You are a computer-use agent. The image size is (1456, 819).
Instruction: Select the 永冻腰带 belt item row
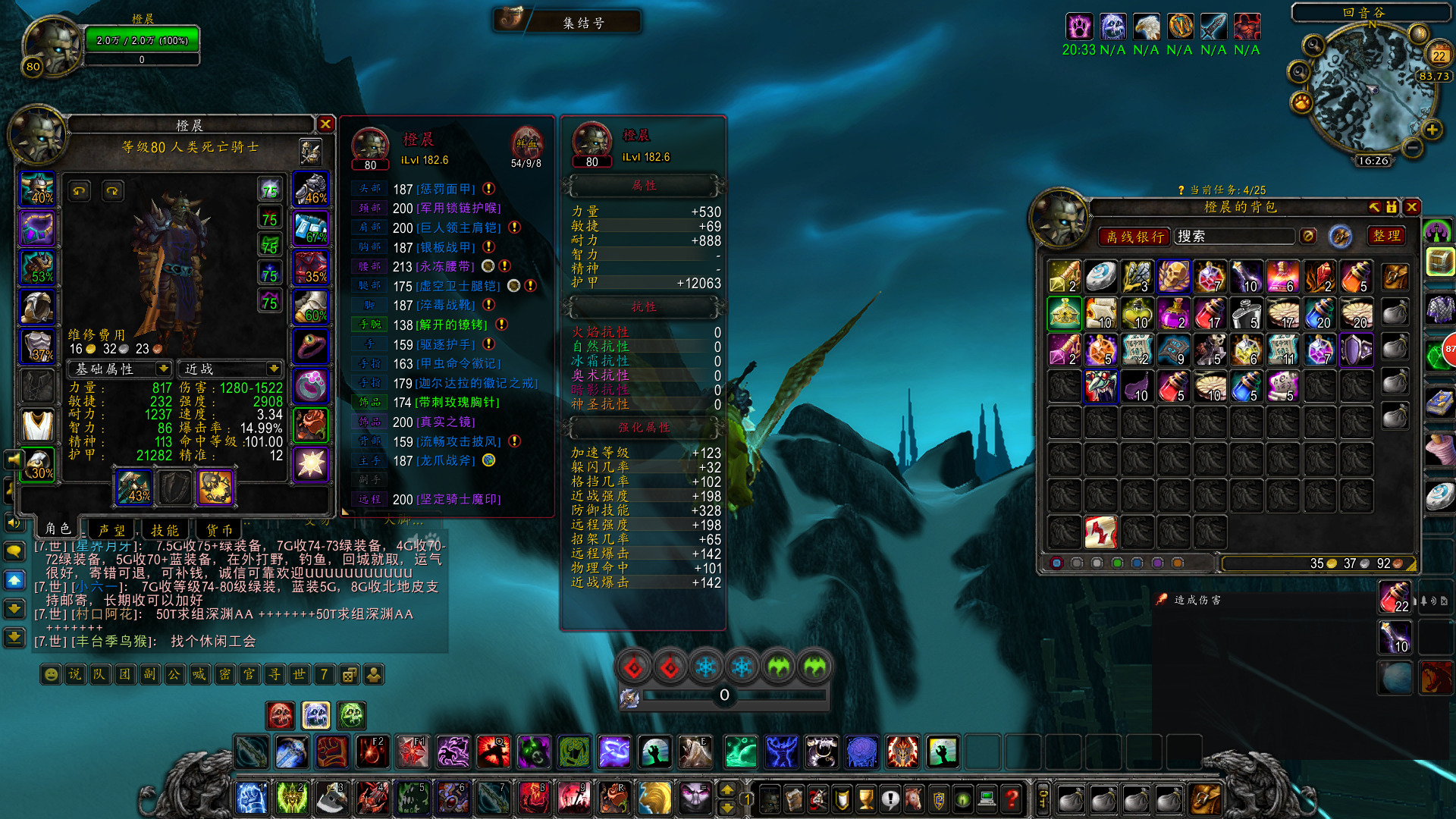444,266
